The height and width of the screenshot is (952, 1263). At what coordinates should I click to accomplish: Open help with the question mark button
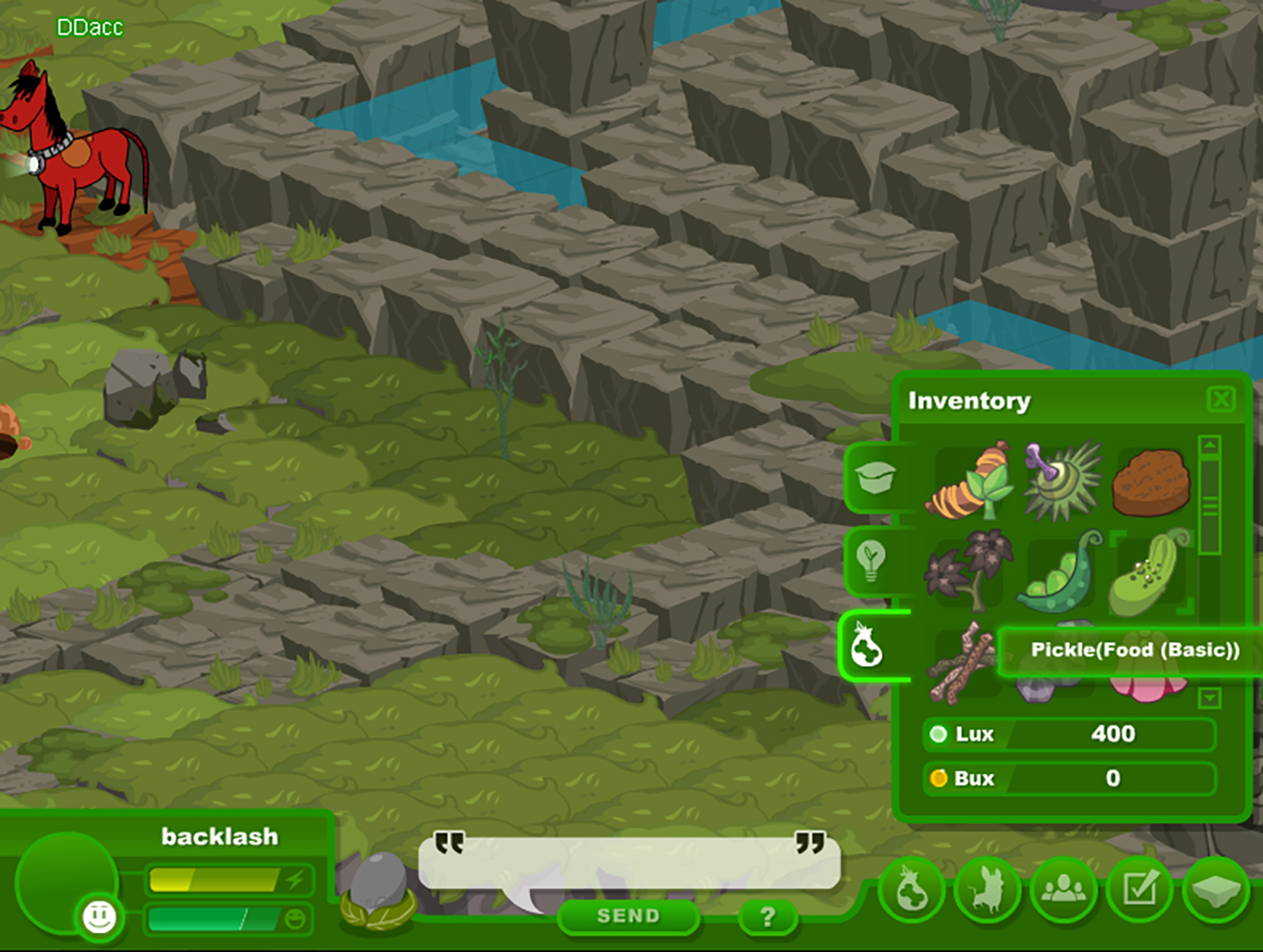tap(767, 917)
